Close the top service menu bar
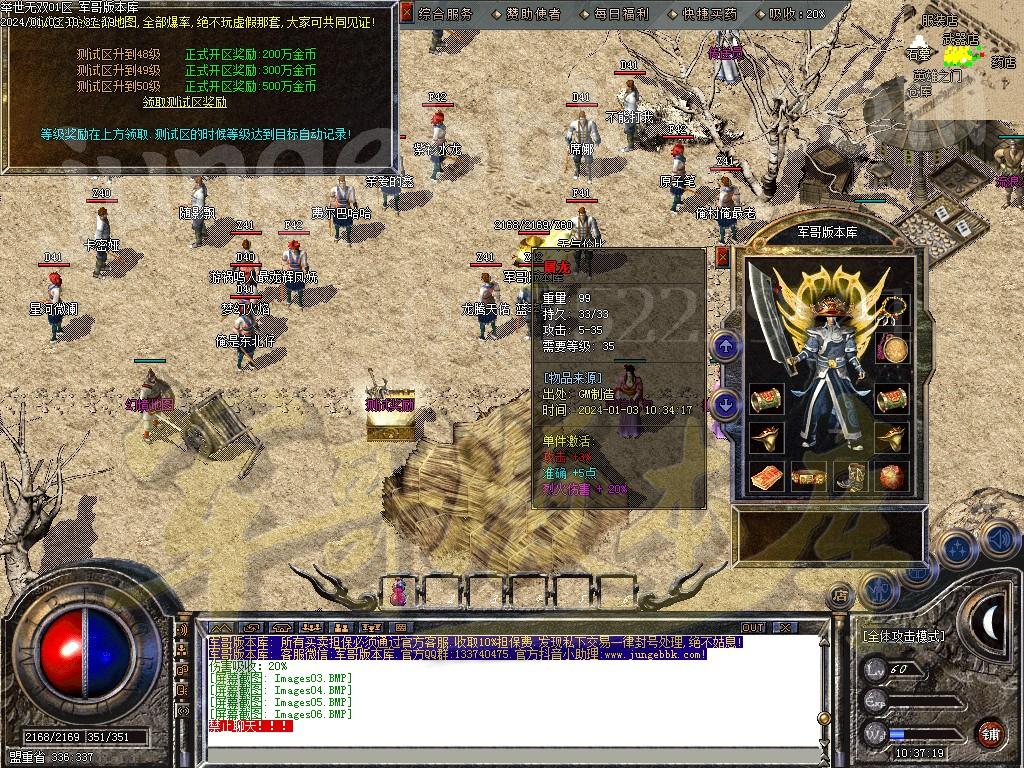 coord(406,13)
